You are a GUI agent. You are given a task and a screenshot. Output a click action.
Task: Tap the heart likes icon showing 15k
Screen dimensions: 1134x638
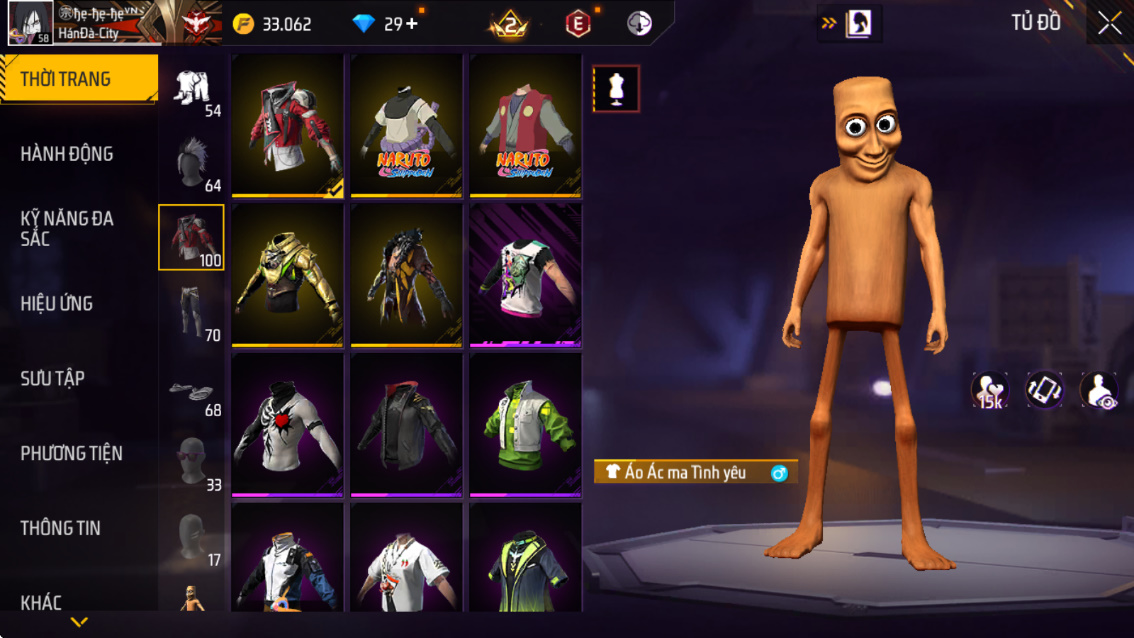click(x=990, y=391)
